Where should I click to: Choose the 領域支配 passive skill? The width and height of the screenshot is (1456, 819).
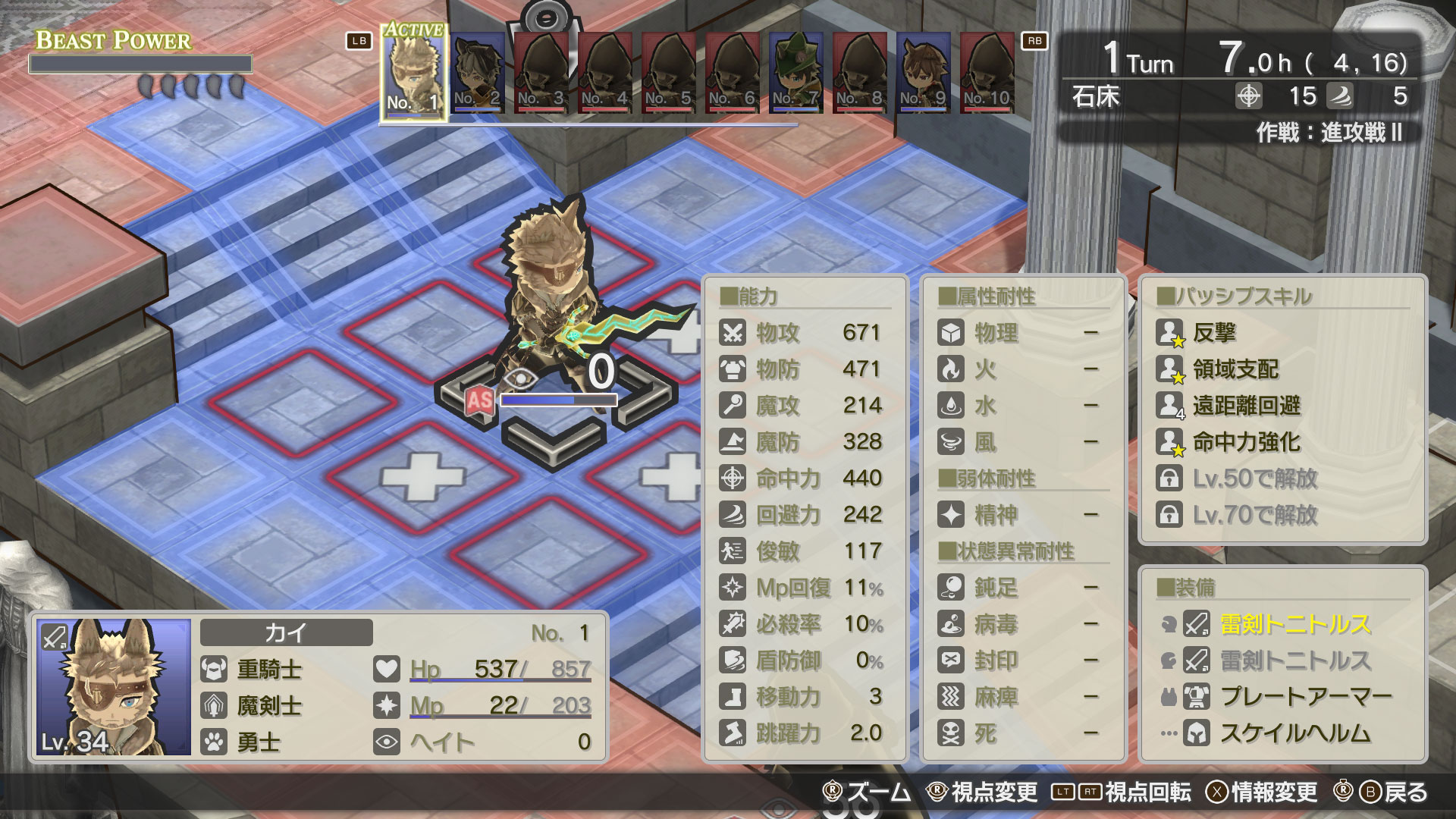tap(1235, 369)
